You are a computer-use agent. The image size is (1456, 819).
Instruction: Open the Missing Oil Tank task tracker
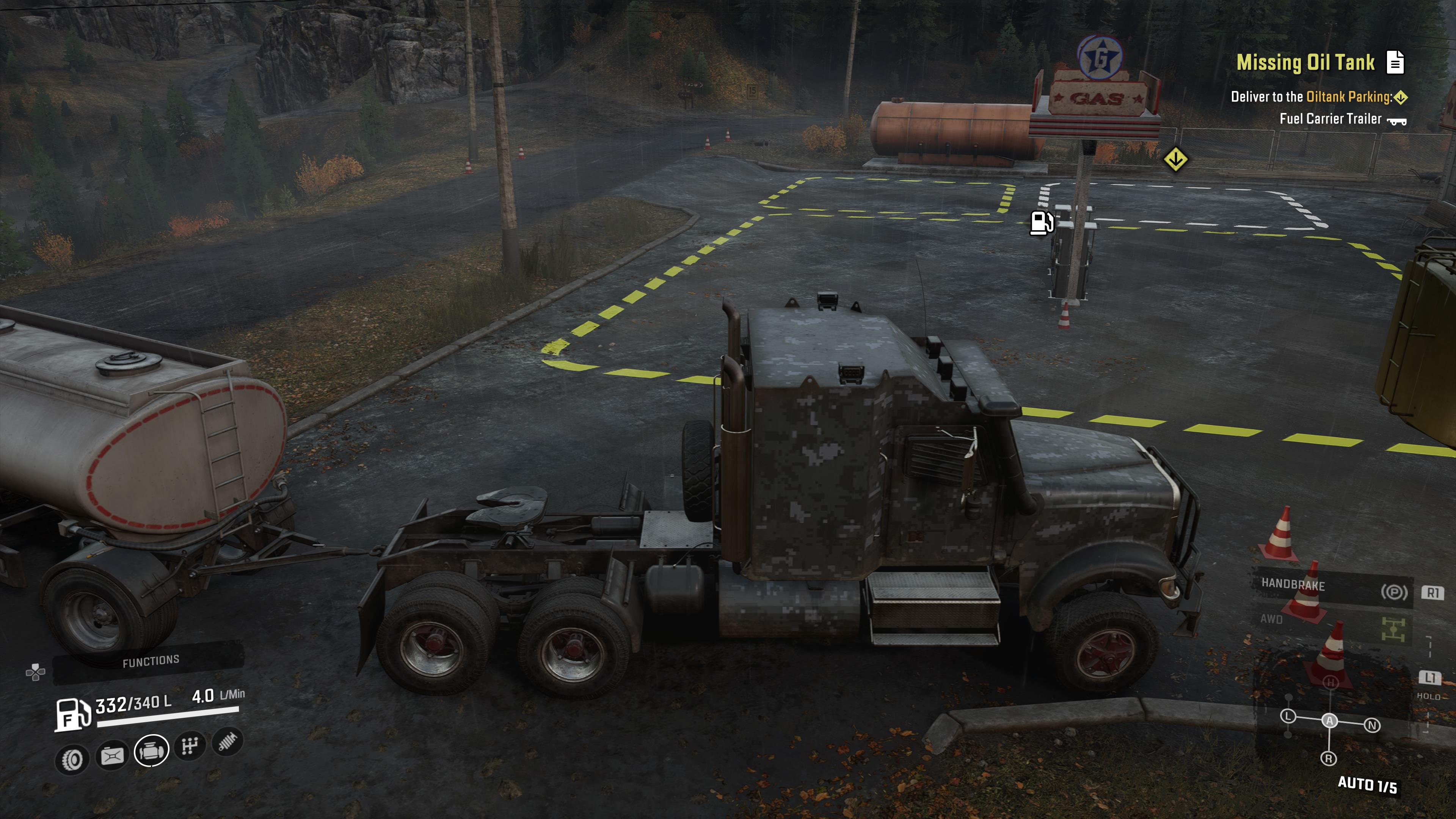[1305, 62]
